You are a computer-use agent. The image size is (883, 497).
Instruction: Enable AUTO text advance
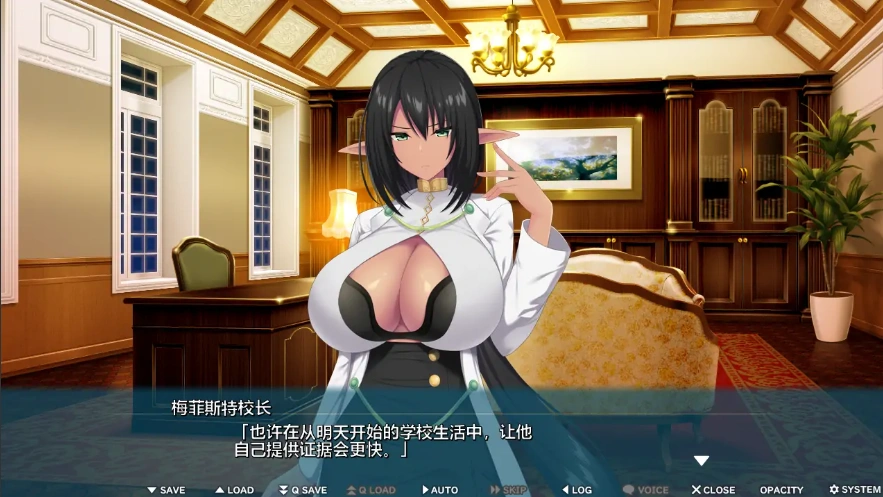click(440, 490)
